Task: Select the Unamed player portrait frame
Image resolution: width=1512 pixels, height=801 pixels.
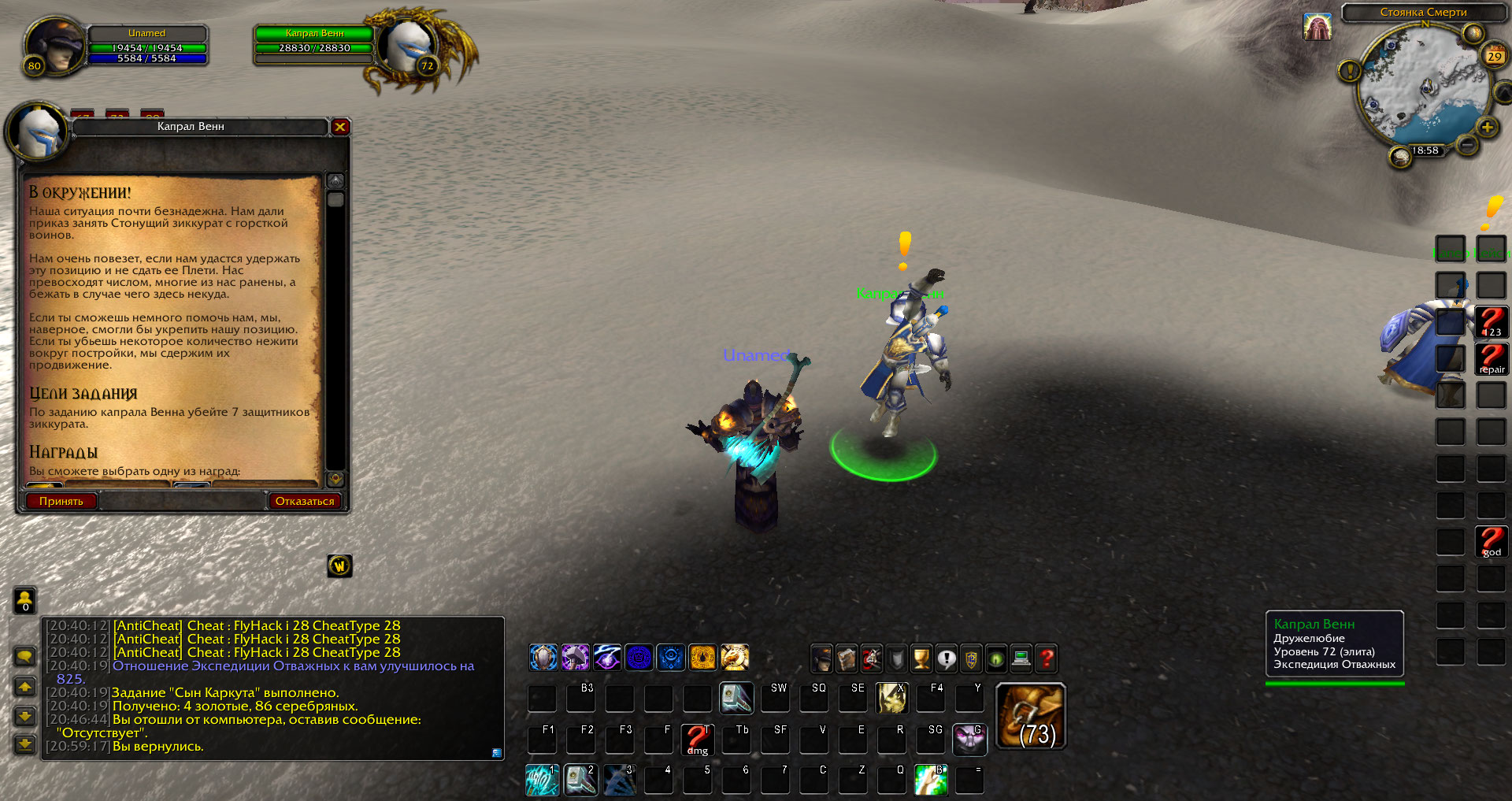Action: (54, 46)
